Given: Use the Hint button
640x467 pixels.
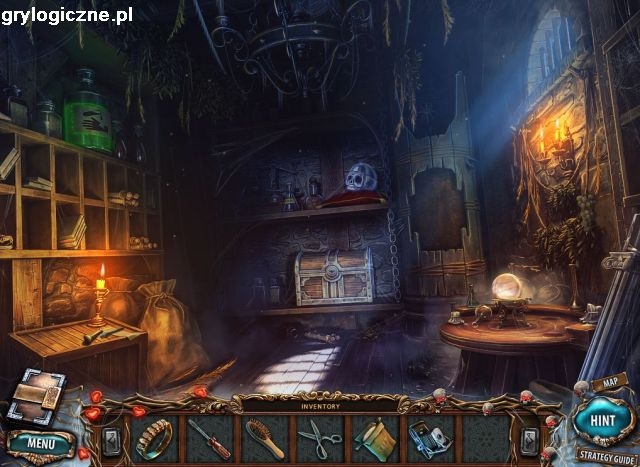Looking at the screenshot, I should pyautogui.click(x=603, y=421).
